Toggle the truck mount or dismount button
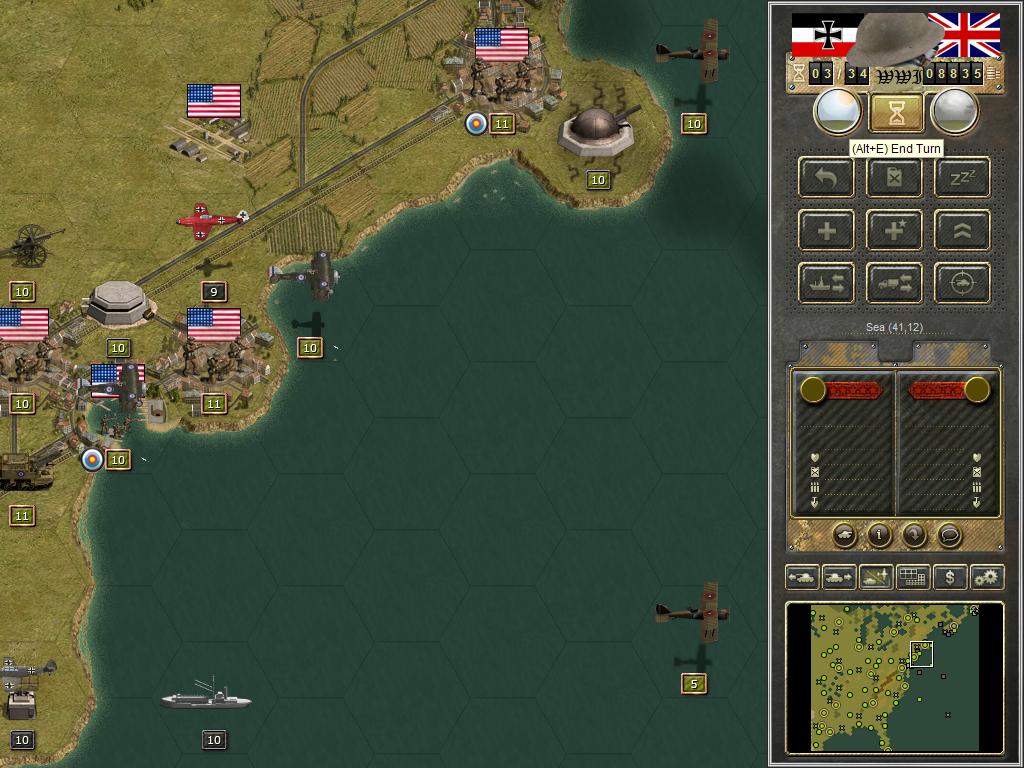Image resolution: width=1024 pixels, height=768 pixels. click(895, 283)
